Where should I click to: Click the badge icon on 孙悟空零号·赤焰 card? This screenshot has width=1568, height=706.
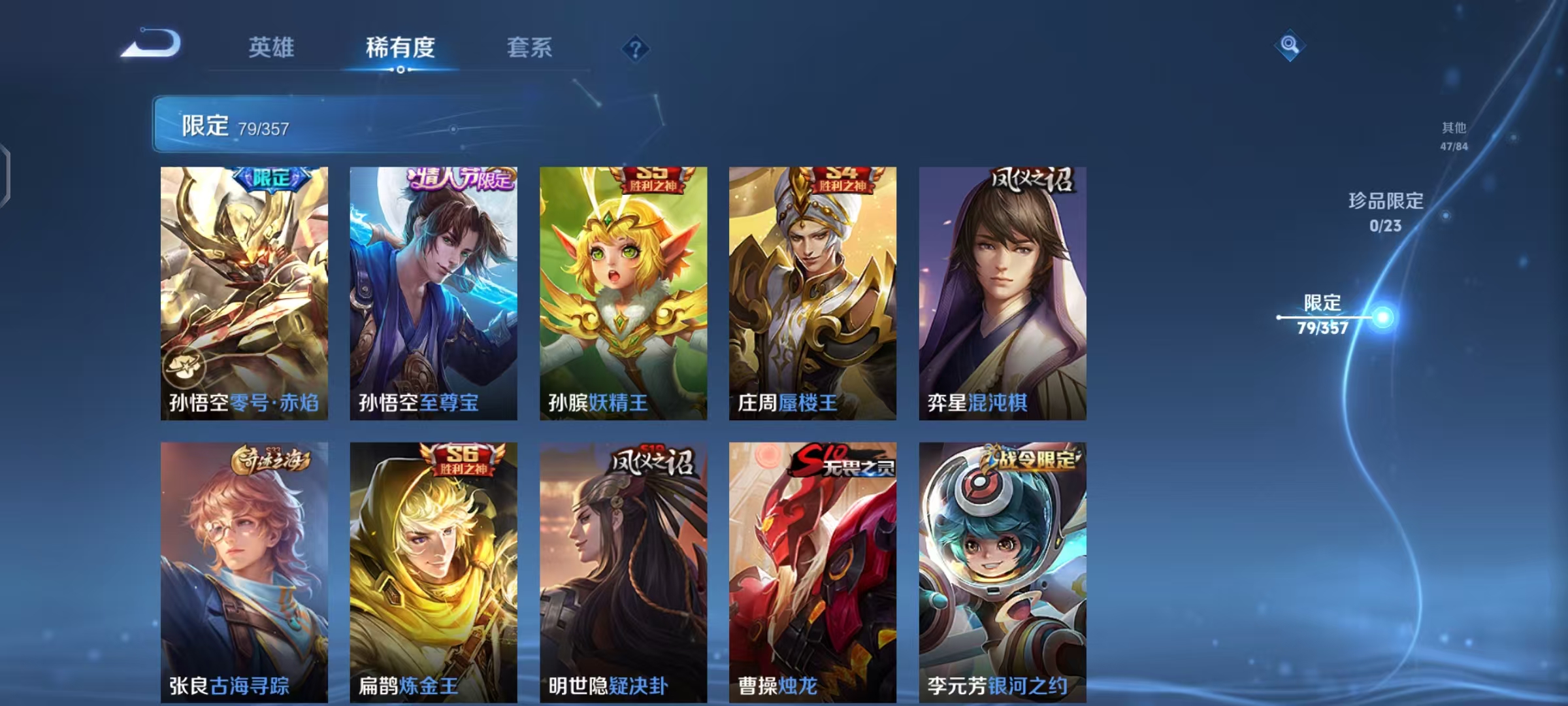[184, 367]
